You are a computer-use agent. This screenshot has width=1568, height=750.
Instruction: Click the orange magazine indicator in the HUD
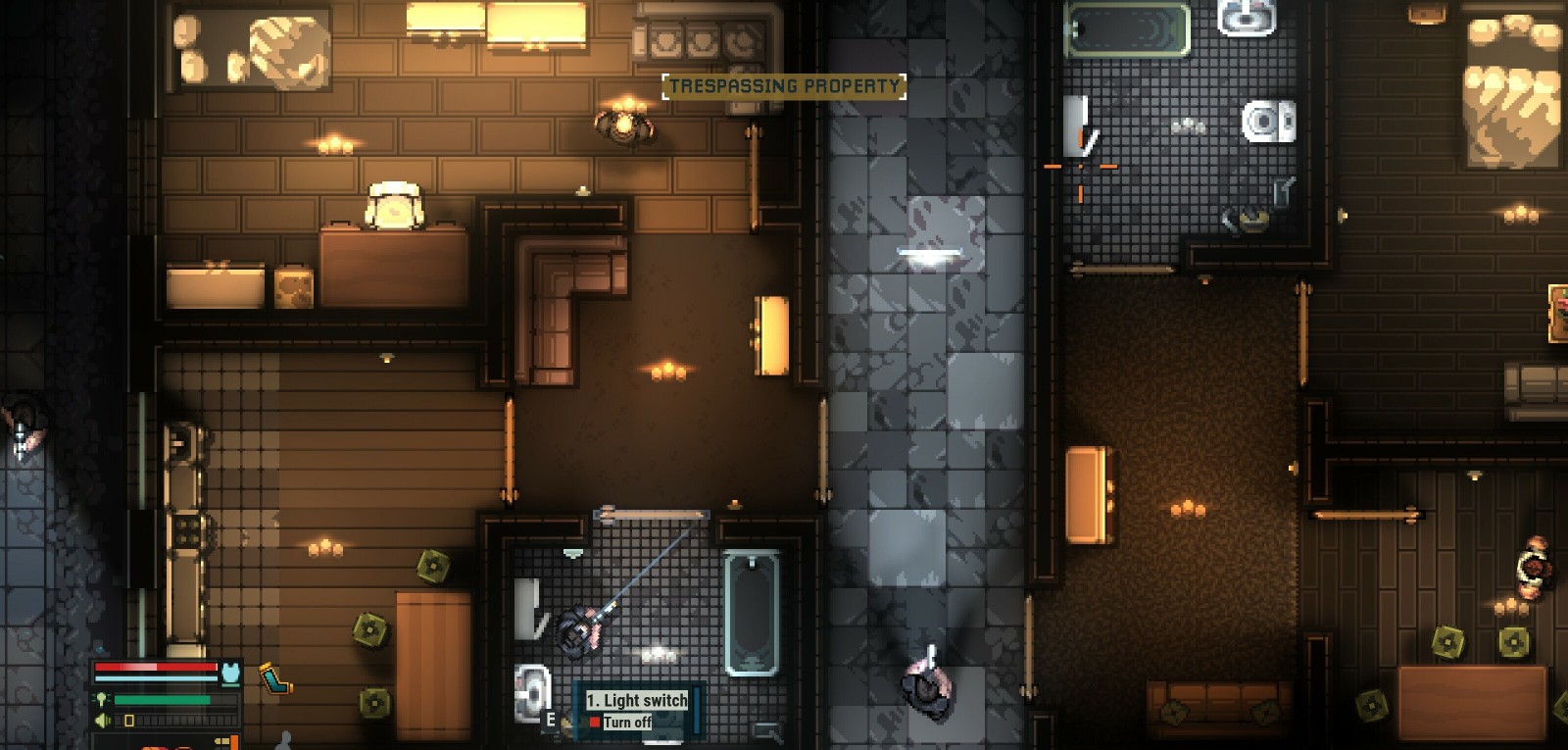click(x=235, y=743)
